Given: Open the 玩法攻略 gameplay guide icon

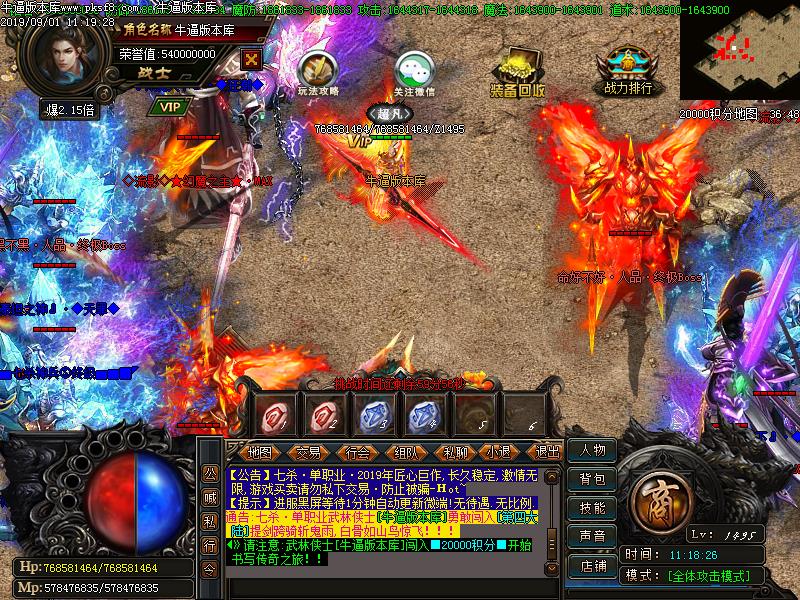Looking at the screenshot, I should [x=317, y=70].
